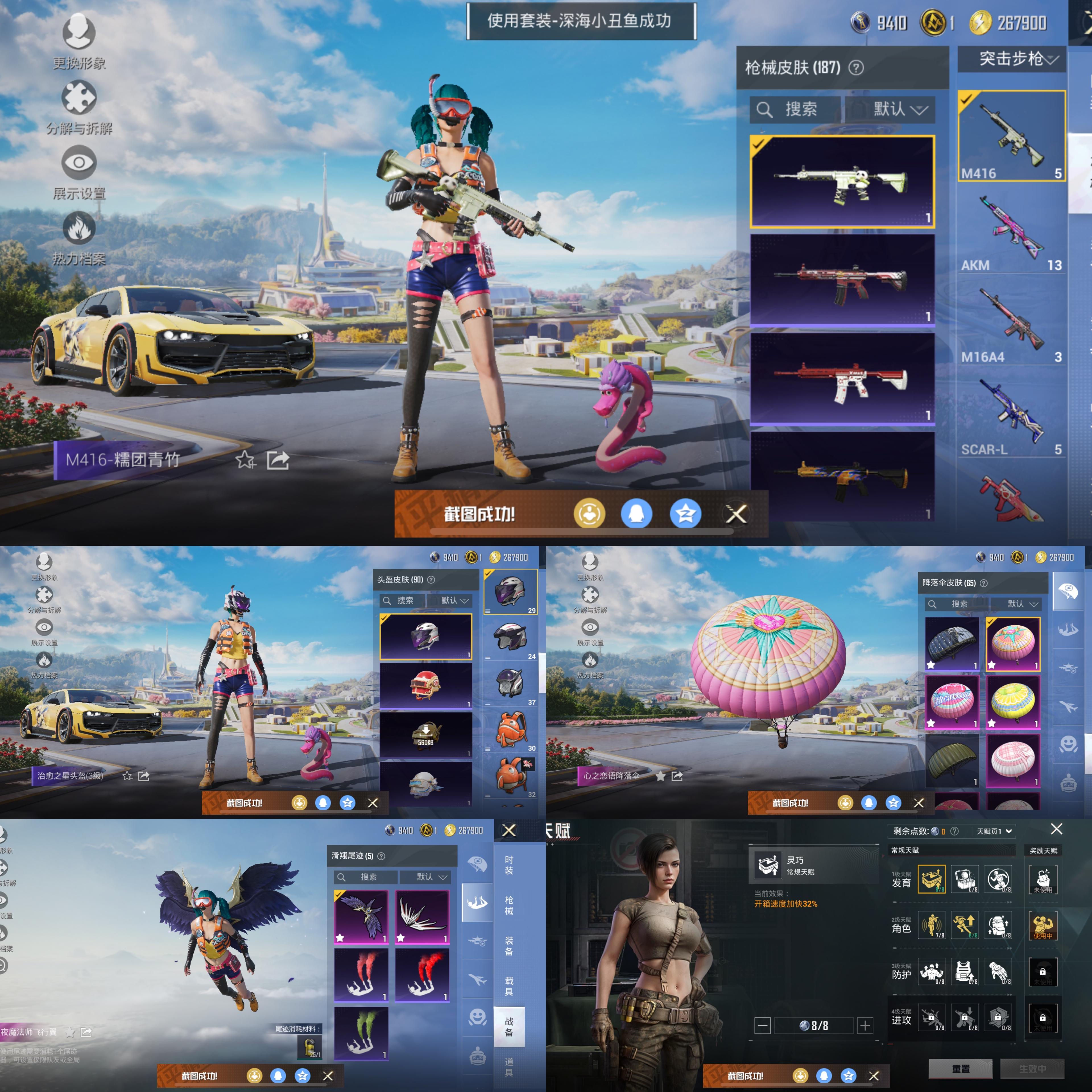Switch to the 时装 tab
1092x1092 pixels.
pos(509,865)
